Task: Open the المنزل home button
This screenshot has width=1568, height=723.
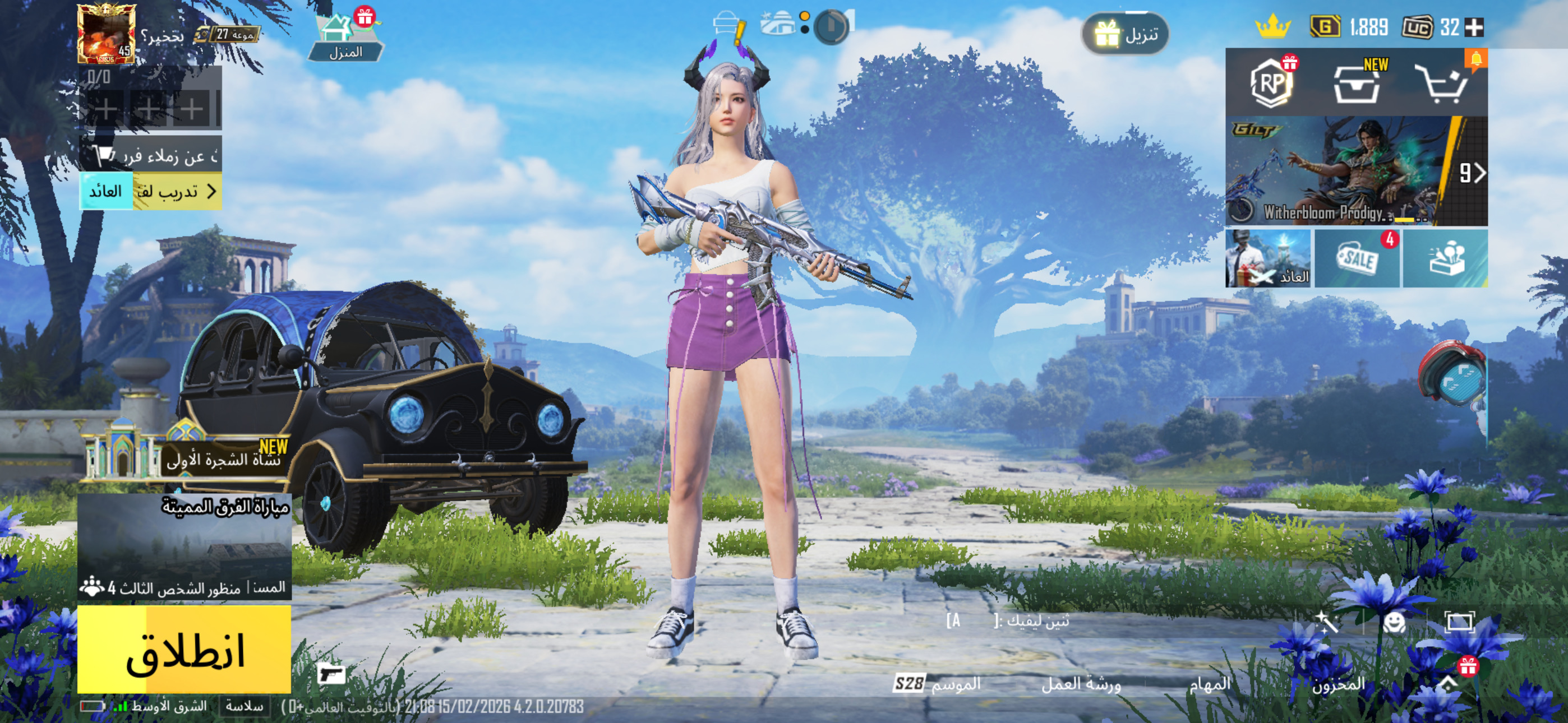Action: click(345, 38)
